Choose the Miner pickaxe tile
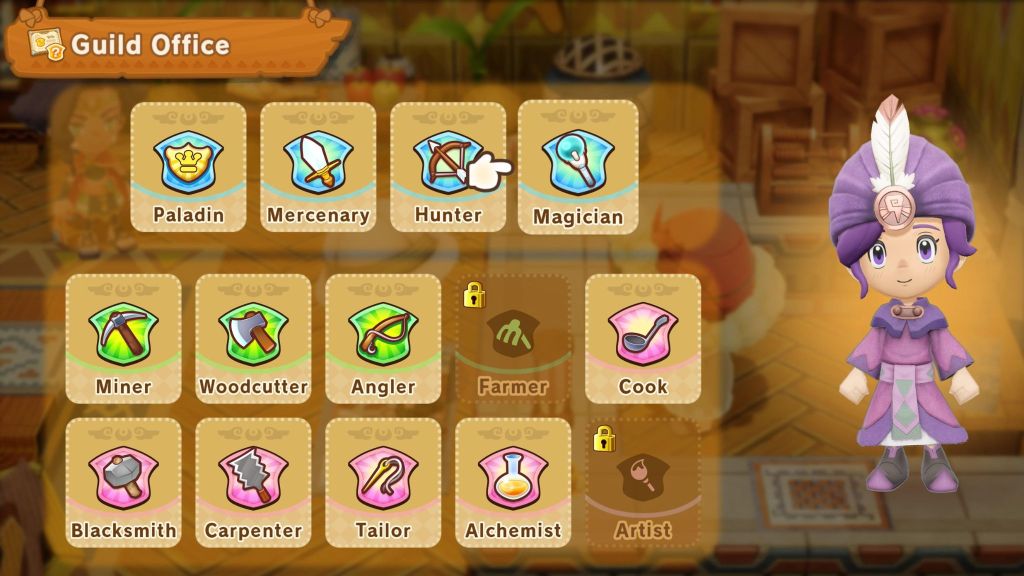 123,338
